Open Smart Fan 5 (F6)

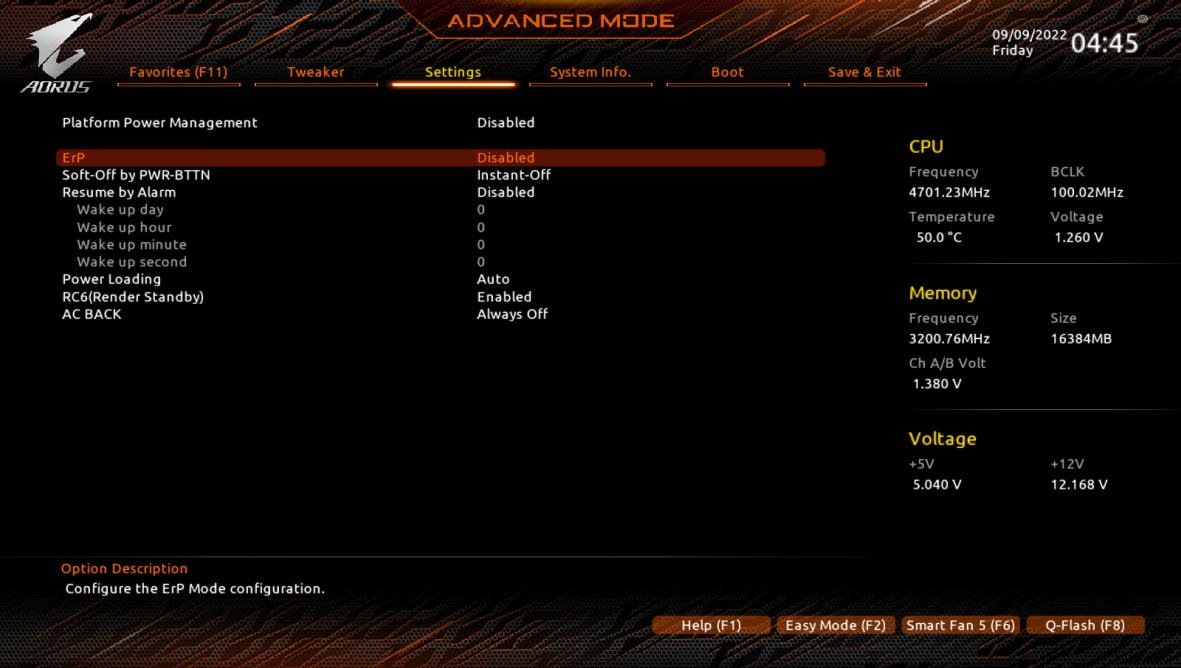point(960,625)
